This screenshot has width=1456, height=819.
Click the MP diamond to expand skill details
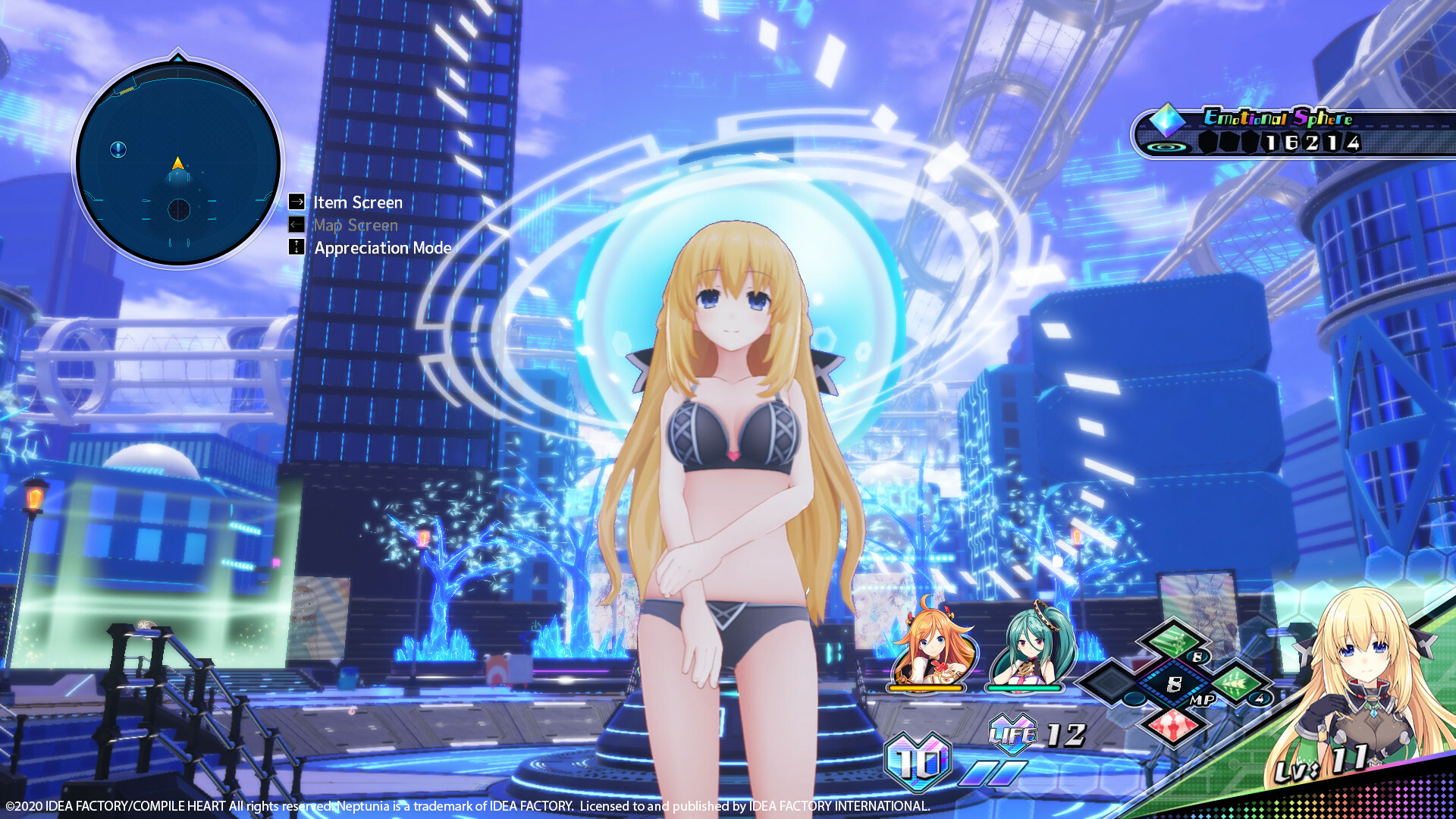1174,682
